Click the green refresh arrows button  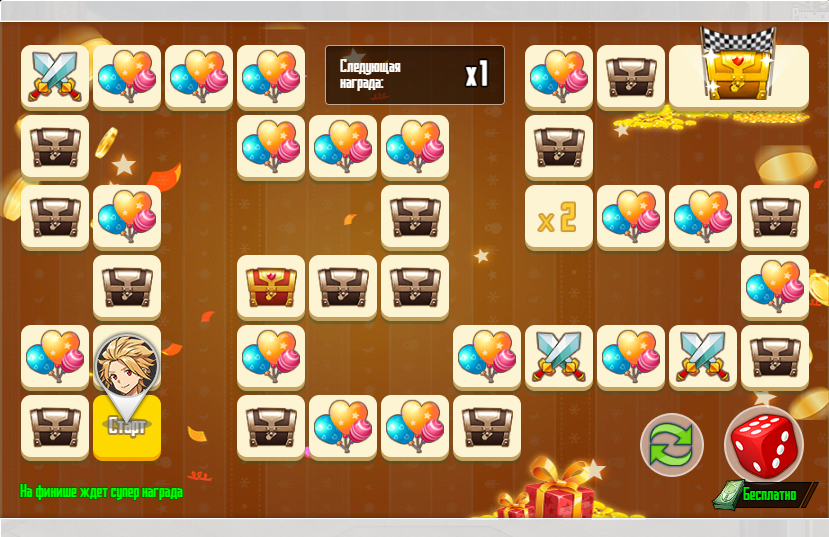pyautogui.click(x=672, y=445)
